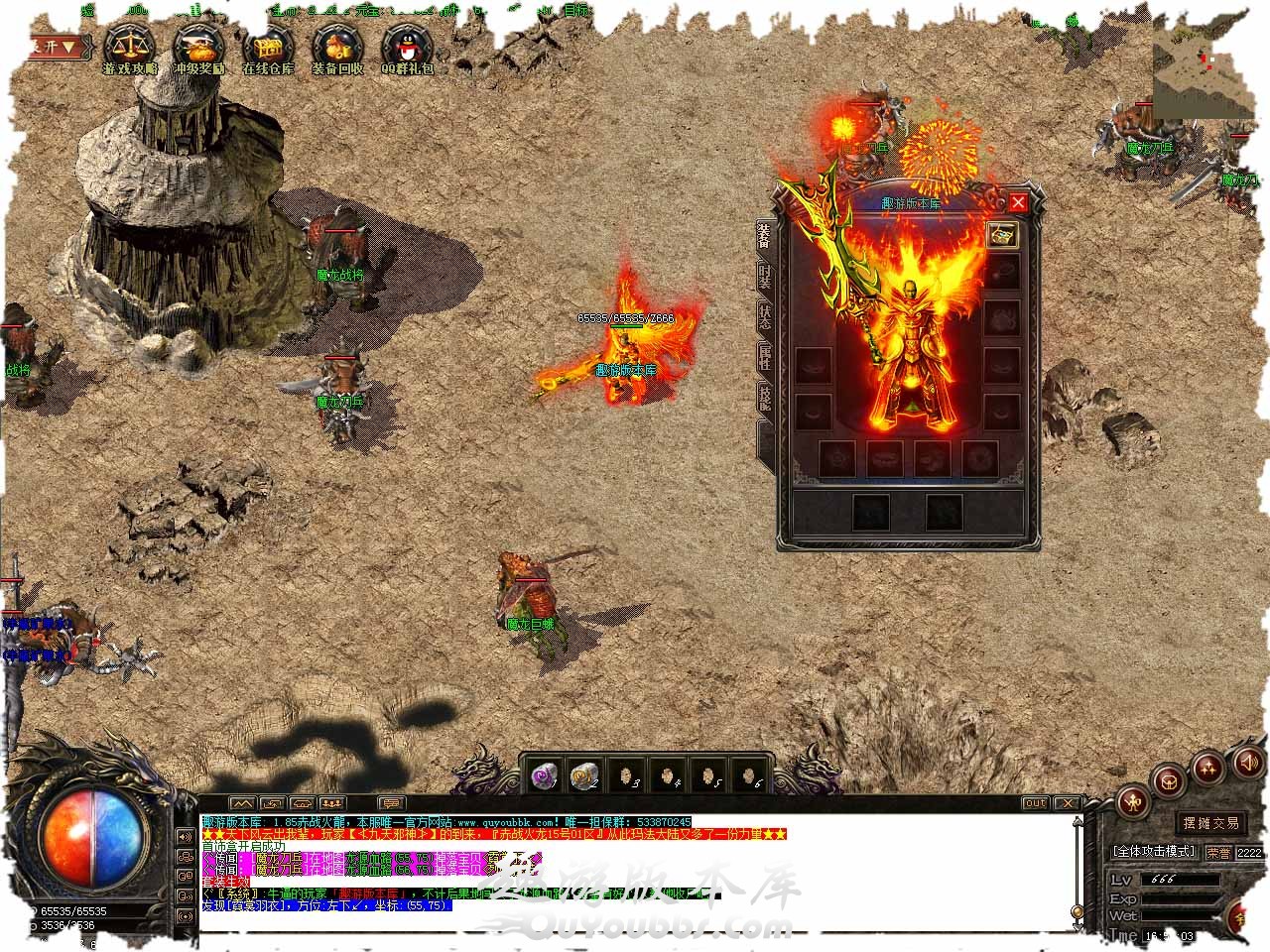
Task: Switch to the 状态 status tab
Action: coord(765,317)
